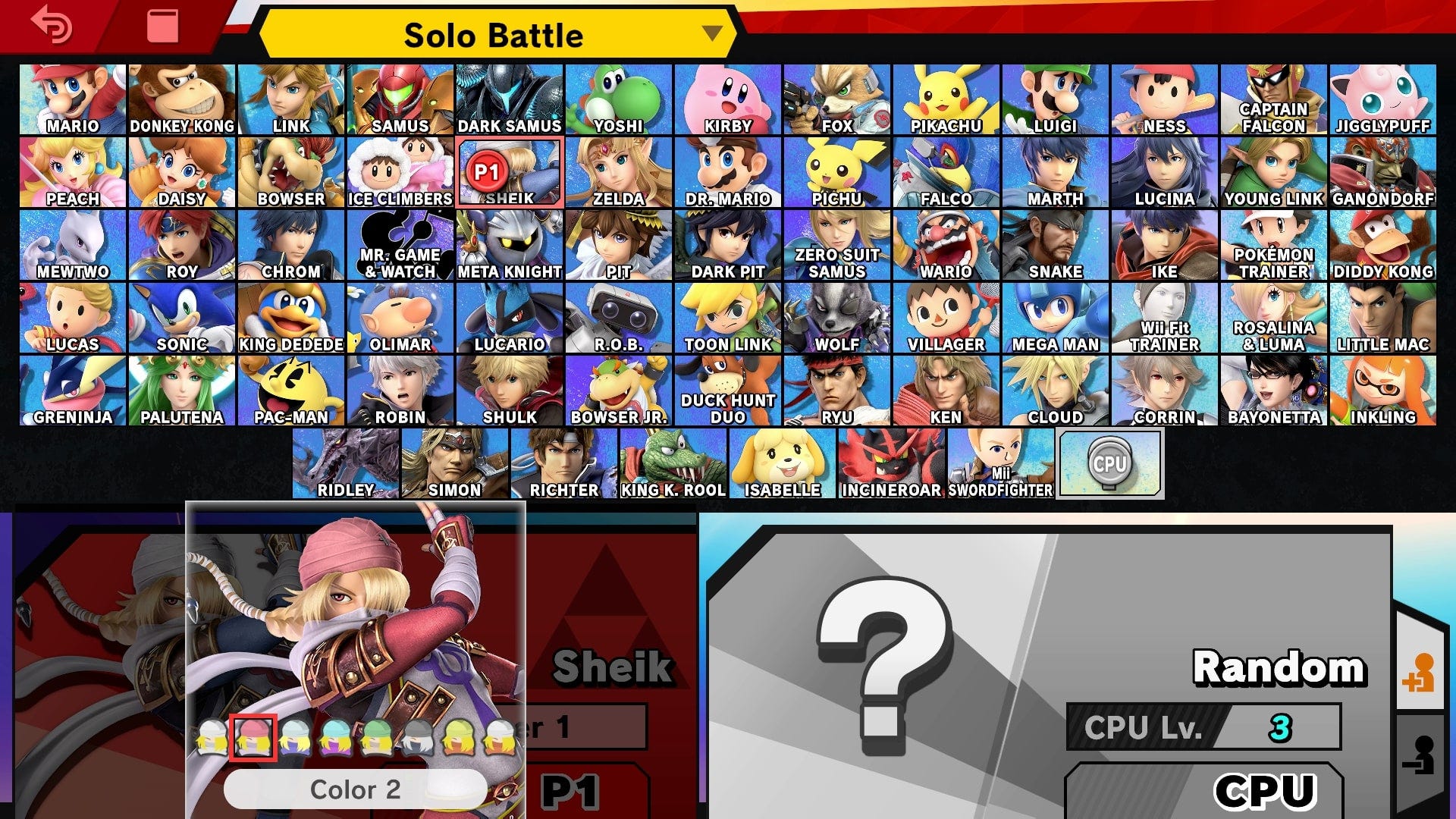Open the Solo Battle mode dropdown
This screenshot has width=1456, height=819.
[x=497, y=34]
